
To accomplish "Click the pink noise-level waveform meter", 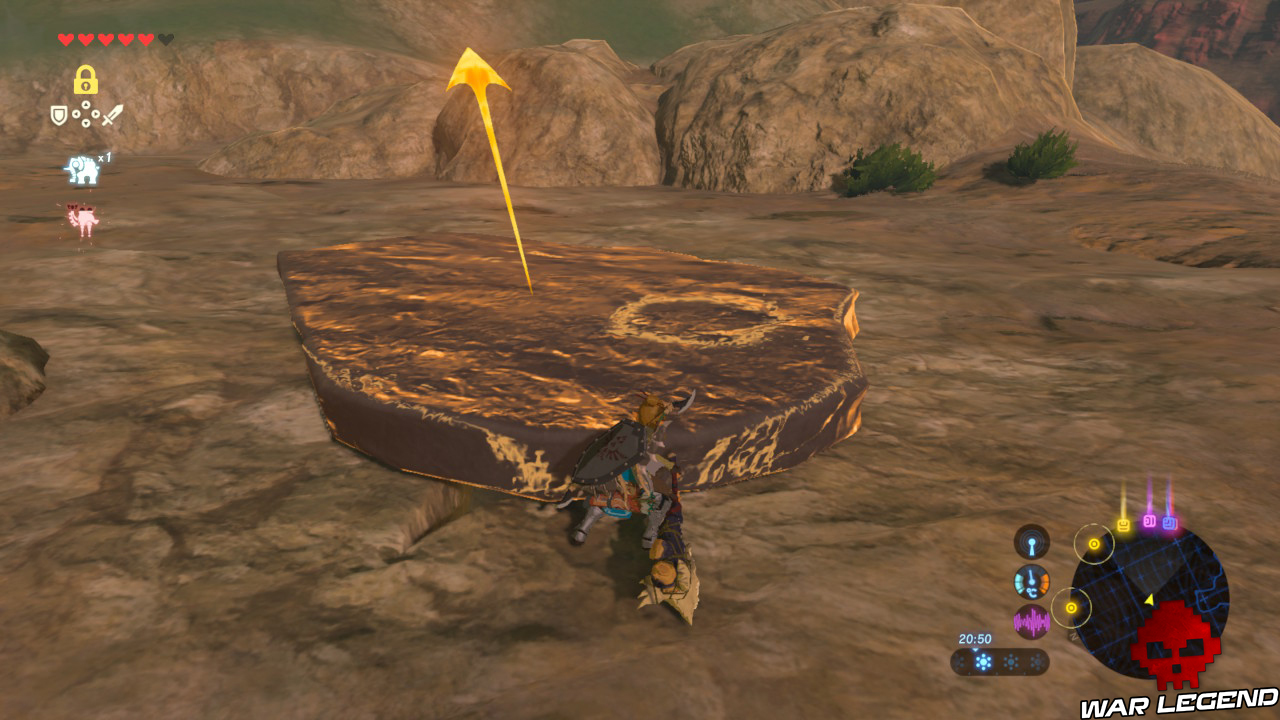I will (1031, 621).
